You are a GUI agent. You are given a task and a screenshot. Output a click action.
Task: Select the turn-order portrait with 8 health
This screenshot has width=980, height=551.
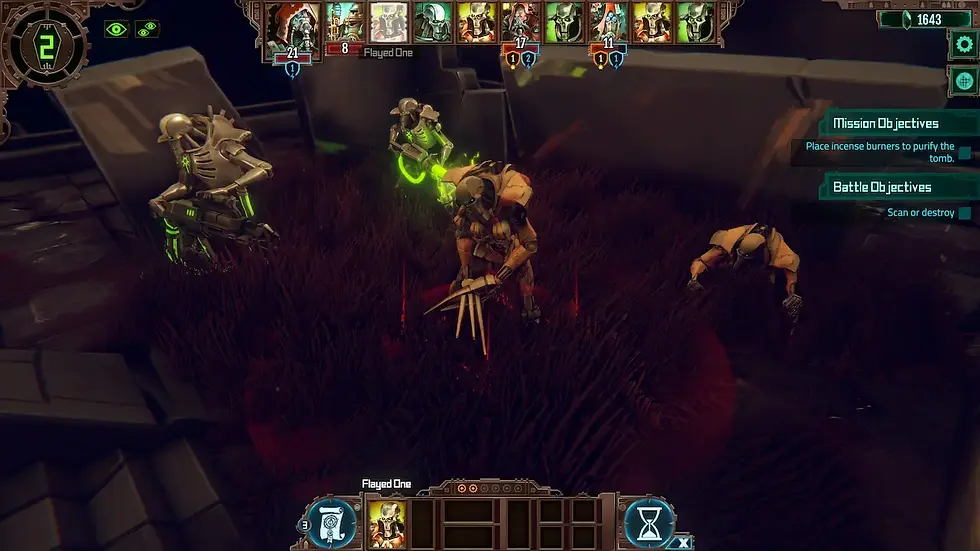click(x=344, y=23)
